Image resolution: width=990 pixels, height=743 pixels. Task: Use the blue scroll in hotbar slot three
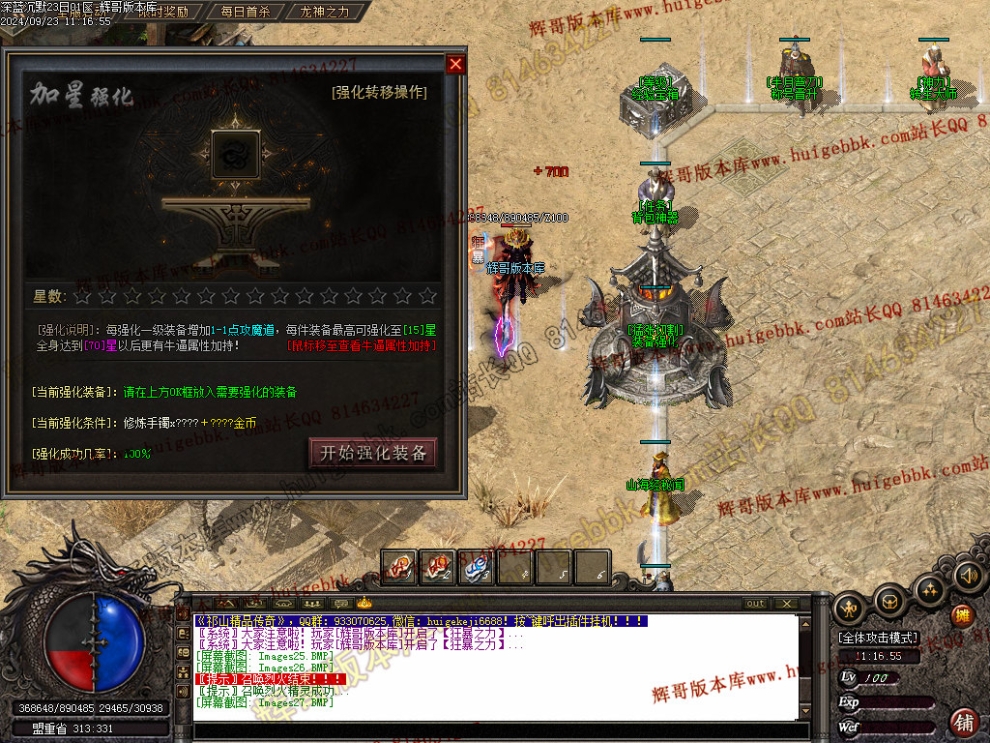click(476, 567)
